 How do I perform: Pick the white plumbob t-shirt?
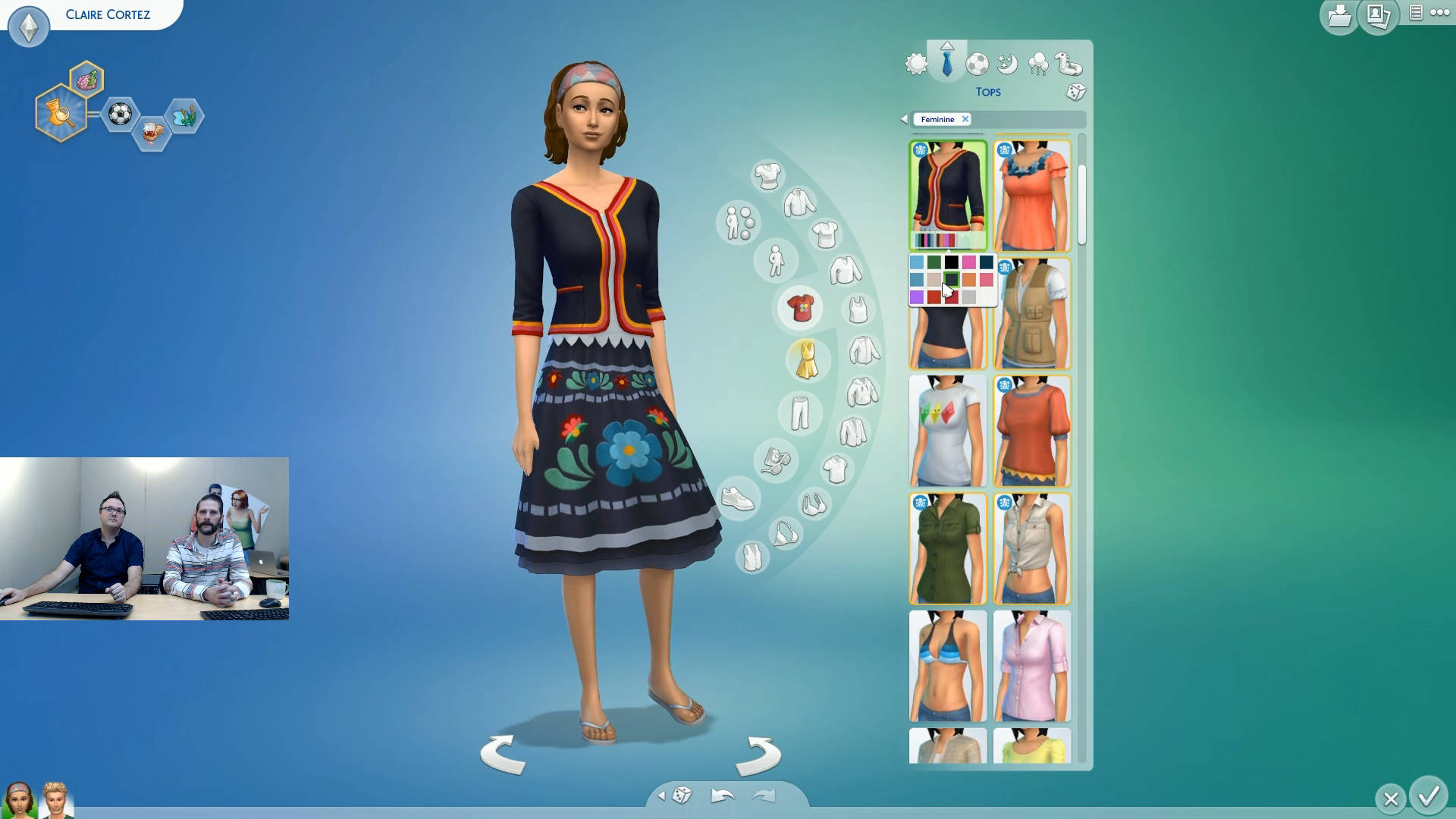click(947, 431)
